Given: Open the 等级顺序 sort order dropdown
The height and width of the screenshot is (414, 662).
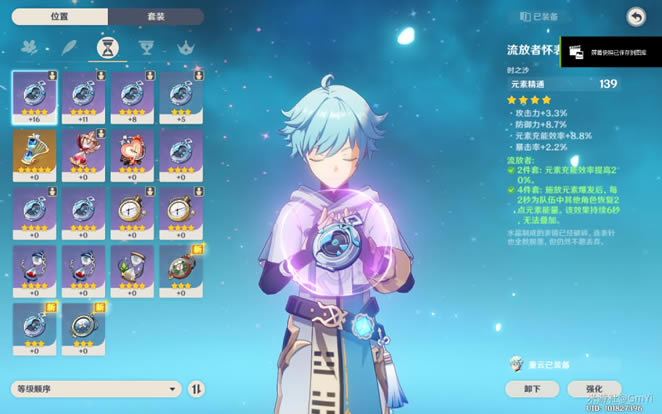Looking at the screenshot, I should (95, 388).
